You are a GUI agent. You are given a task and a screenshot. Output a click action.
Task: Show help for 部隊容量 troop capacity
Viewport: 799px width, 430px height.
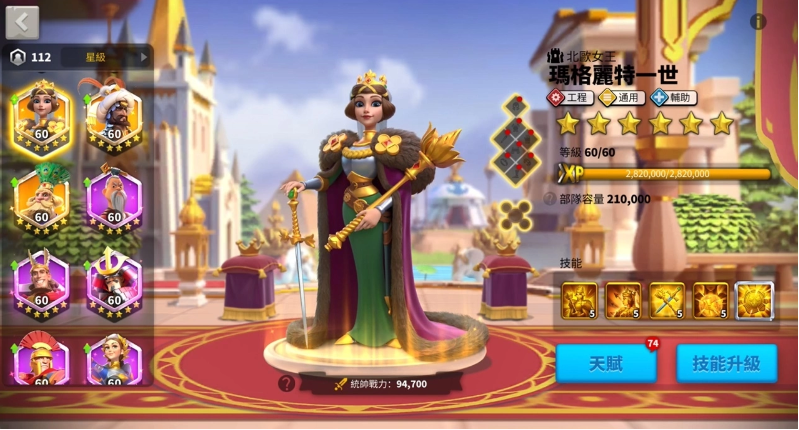coord(550,199)
